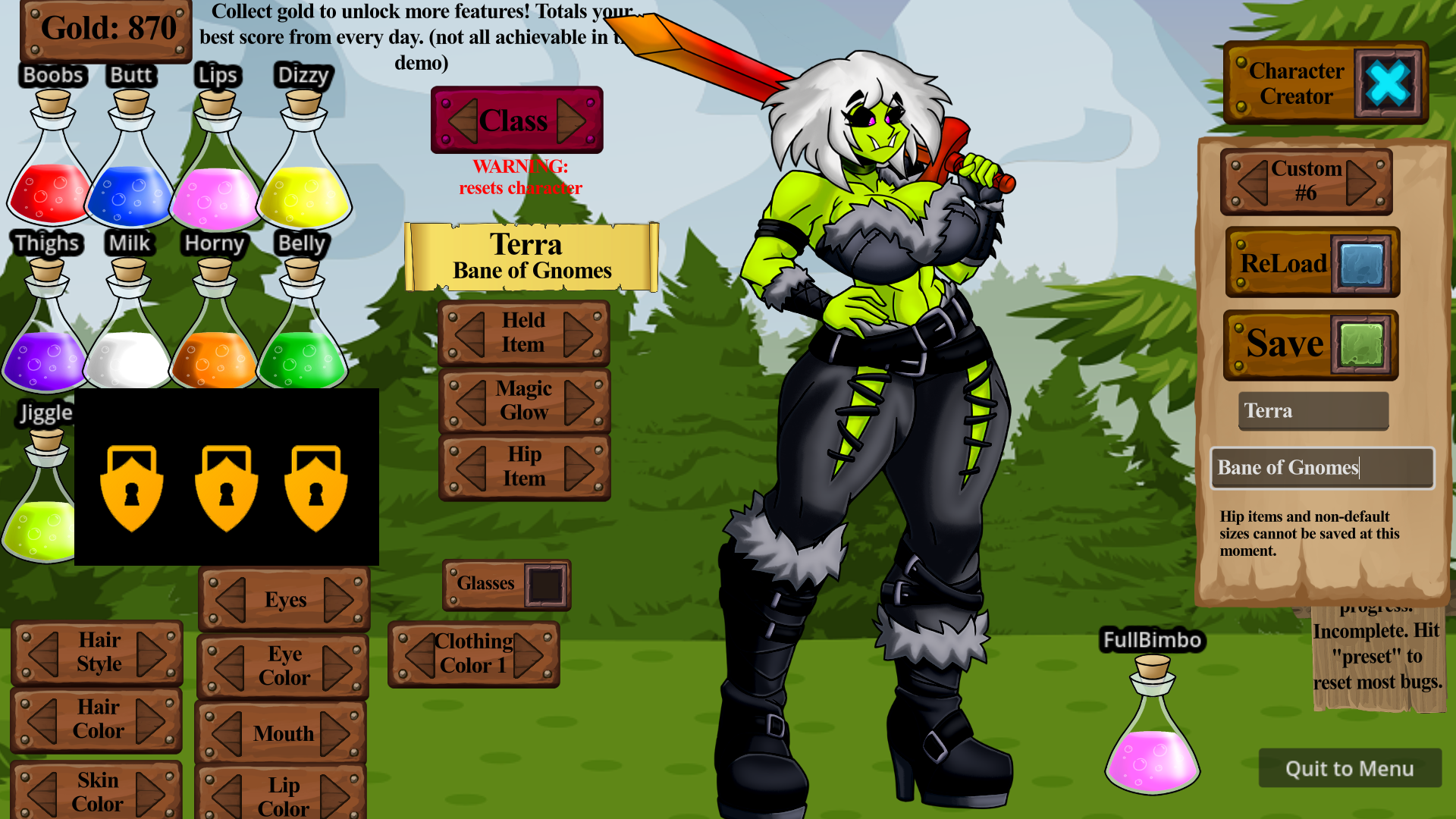Select the blue Butt potion
Image resolution: width=1456 pixels, height=819 pixels.
pyautogui.click(x=130, y=193)
